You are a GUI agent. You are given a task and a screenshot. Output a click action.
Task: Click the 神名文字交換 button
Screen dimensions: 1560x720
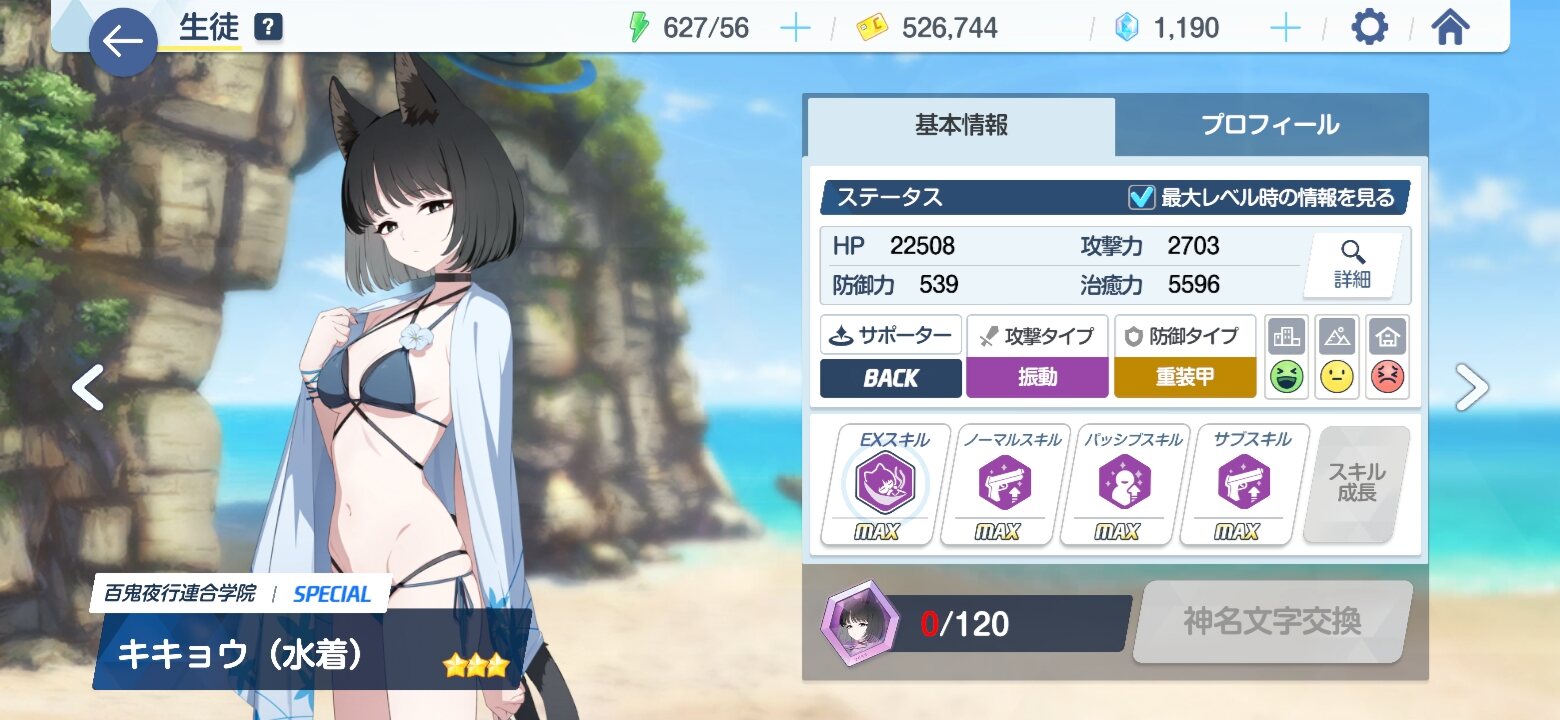1272,622
